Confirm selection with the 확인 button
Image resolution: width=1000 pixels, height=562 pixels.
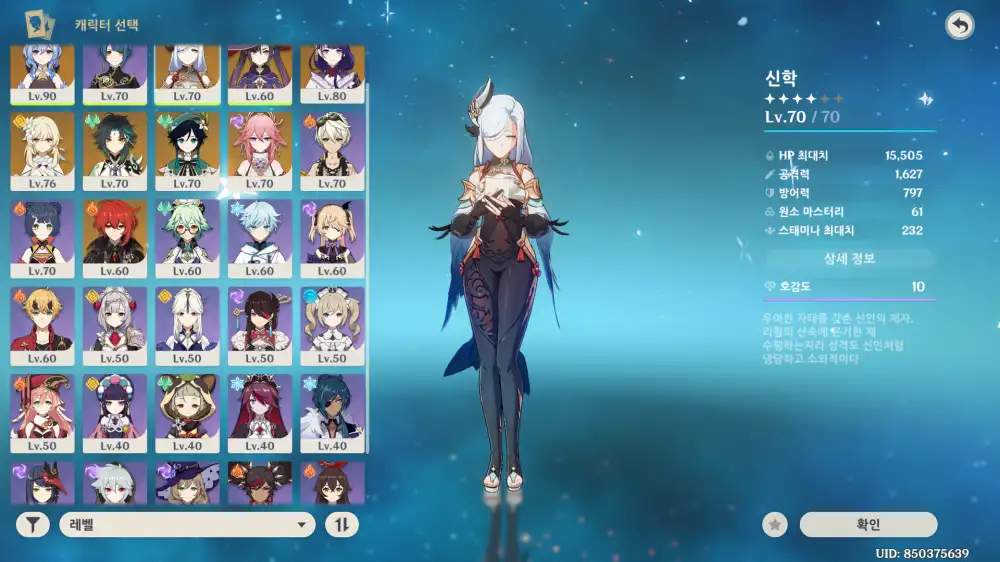pyautogui.click(x=868, y=524)
